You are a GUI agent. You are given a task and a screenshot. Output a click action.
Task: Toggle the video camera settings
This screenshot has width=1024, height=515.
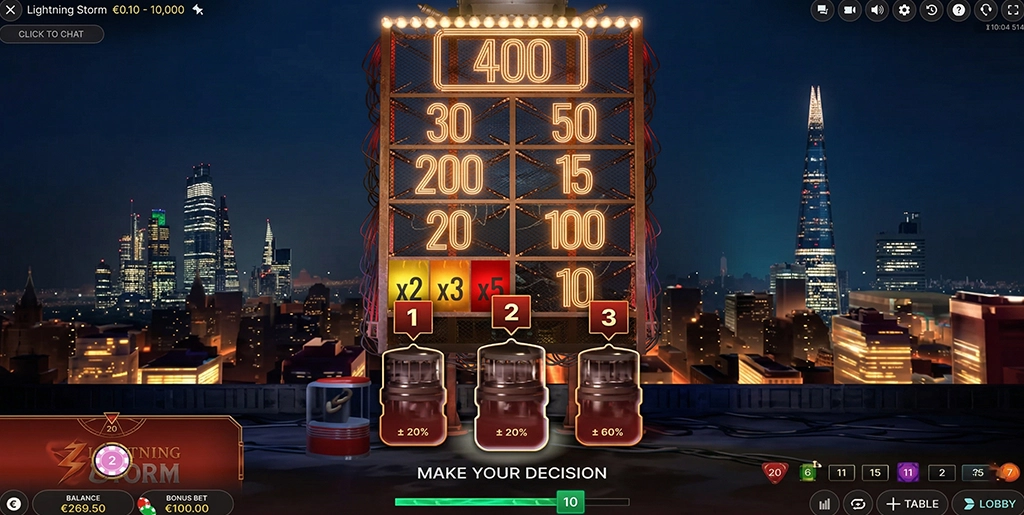pos(850,10)
